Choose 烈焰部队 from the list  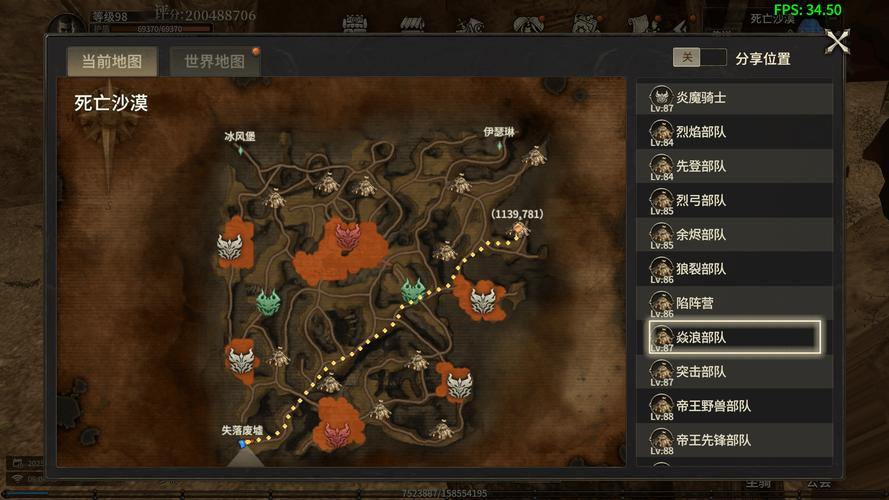tap(734, 132)
